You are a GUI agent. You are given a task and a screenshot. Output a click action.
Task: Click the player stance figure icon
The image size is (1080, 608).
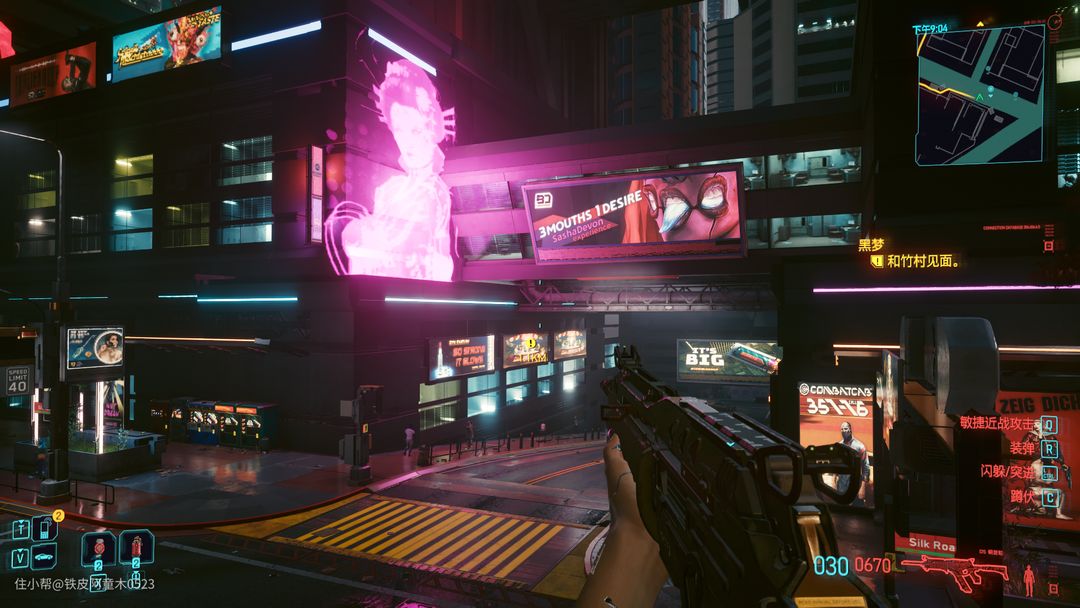click(x=1028, y=579)
